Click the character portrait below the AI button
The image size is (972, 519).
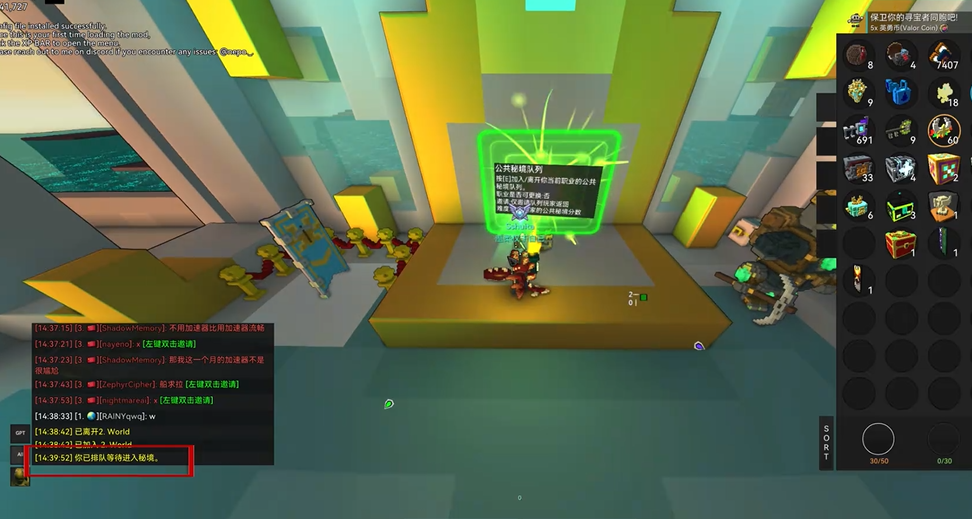pyautogui.click(x=20, y=476)
